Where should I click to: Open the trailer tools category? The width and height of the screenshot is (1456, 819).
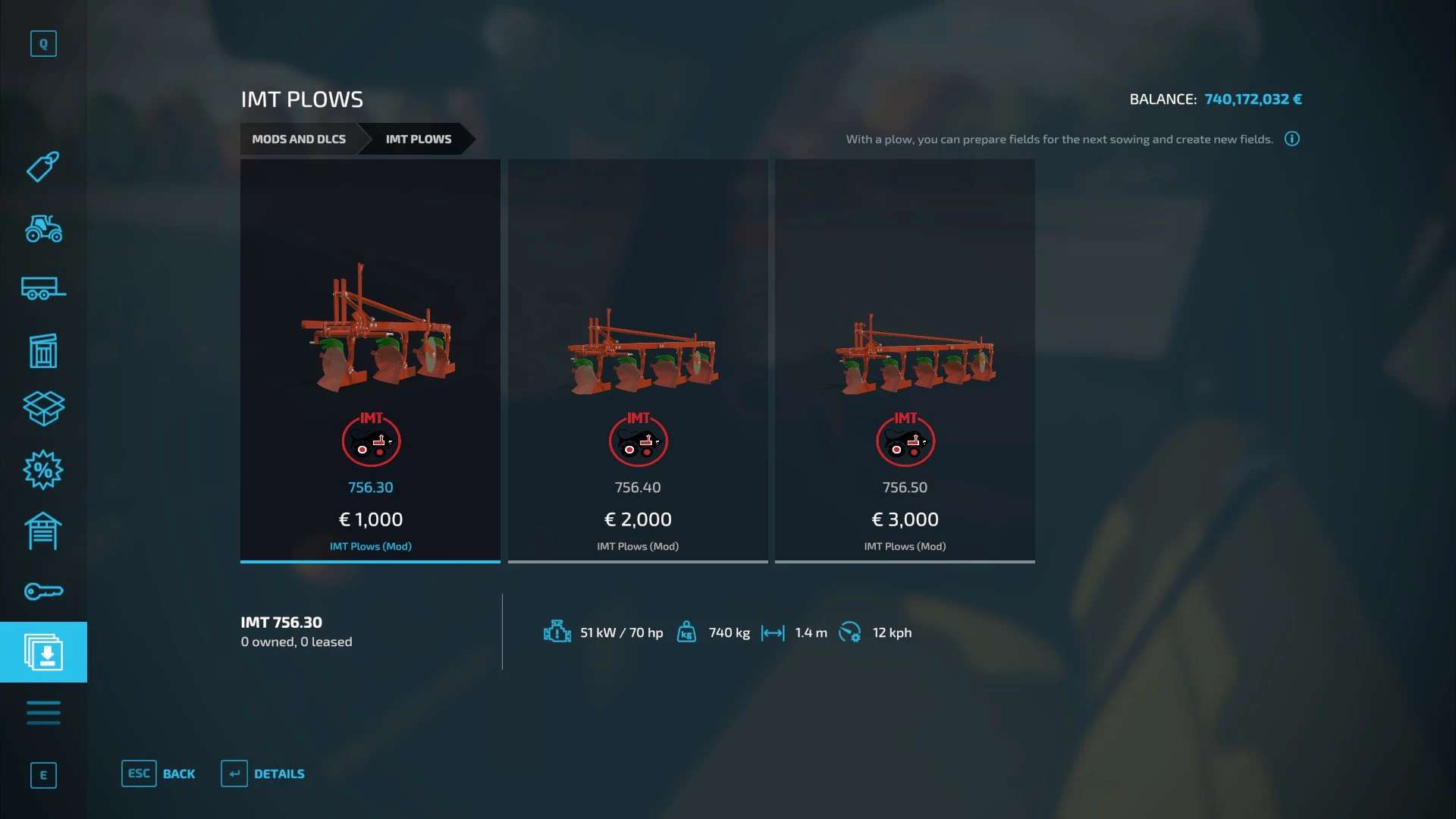(43, 289)
